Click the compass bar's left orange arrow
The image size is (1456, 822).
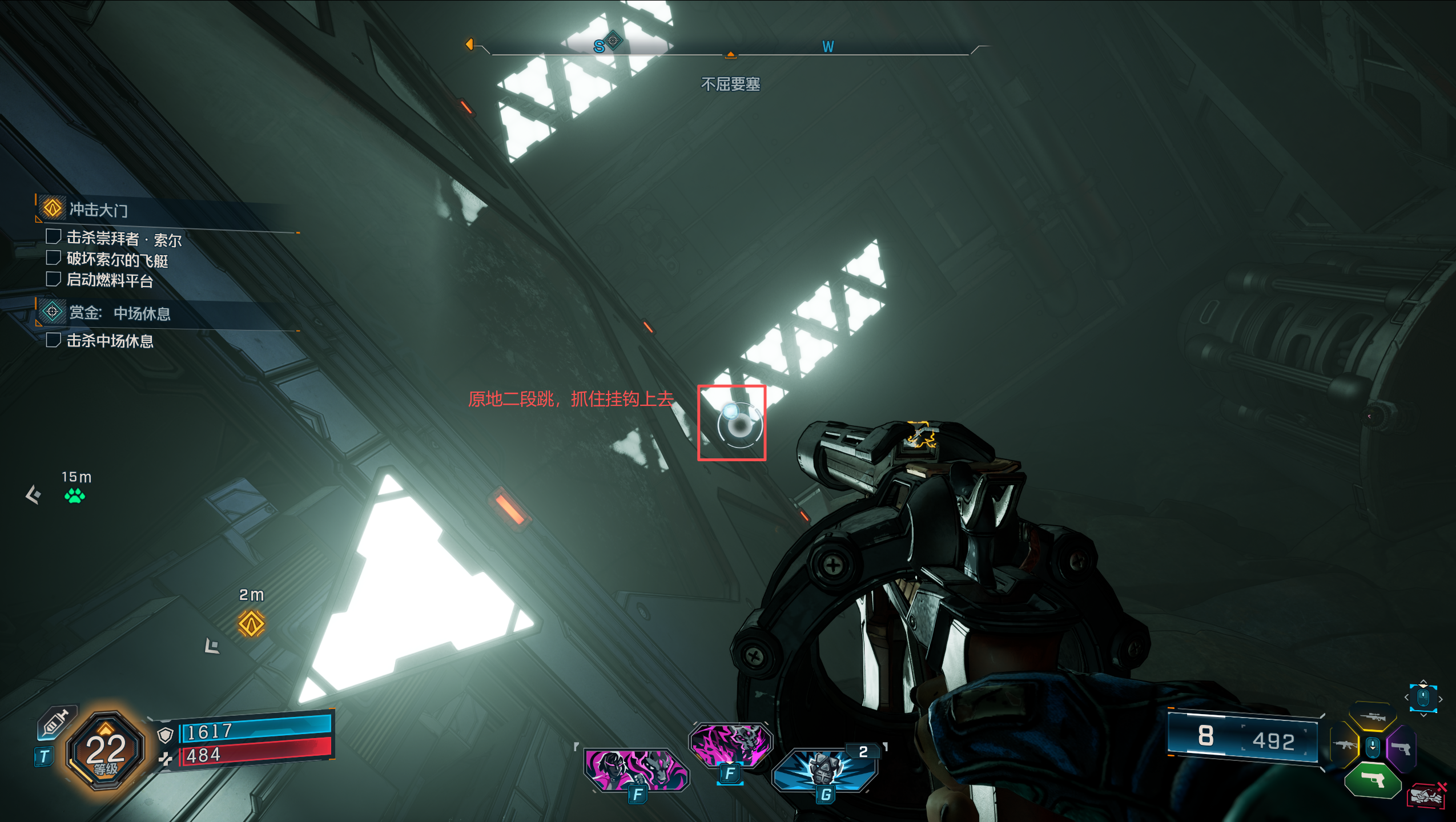469,44
